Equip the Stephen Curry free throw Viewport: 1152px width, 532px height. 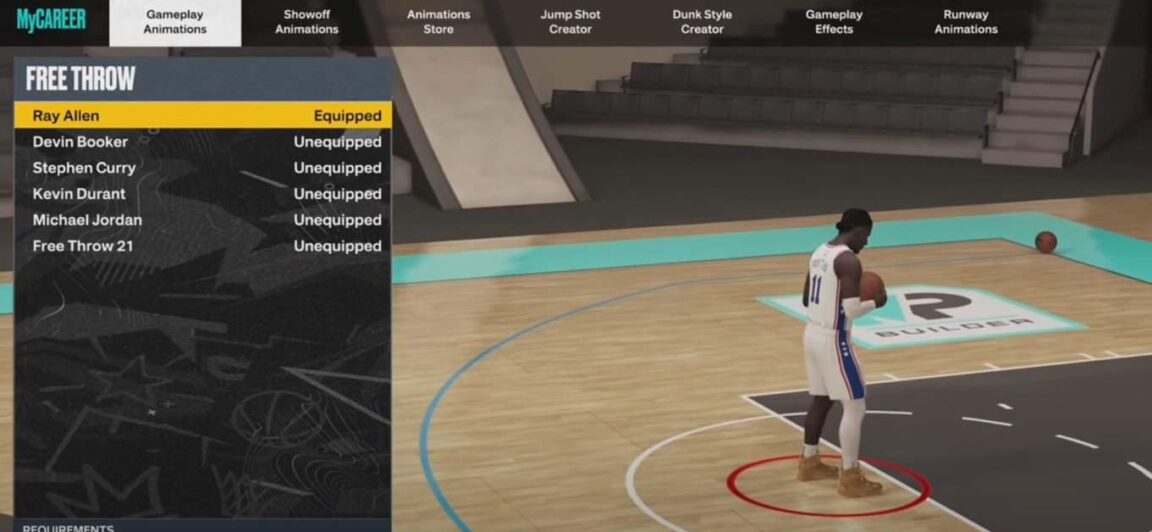tap(204, 168)
